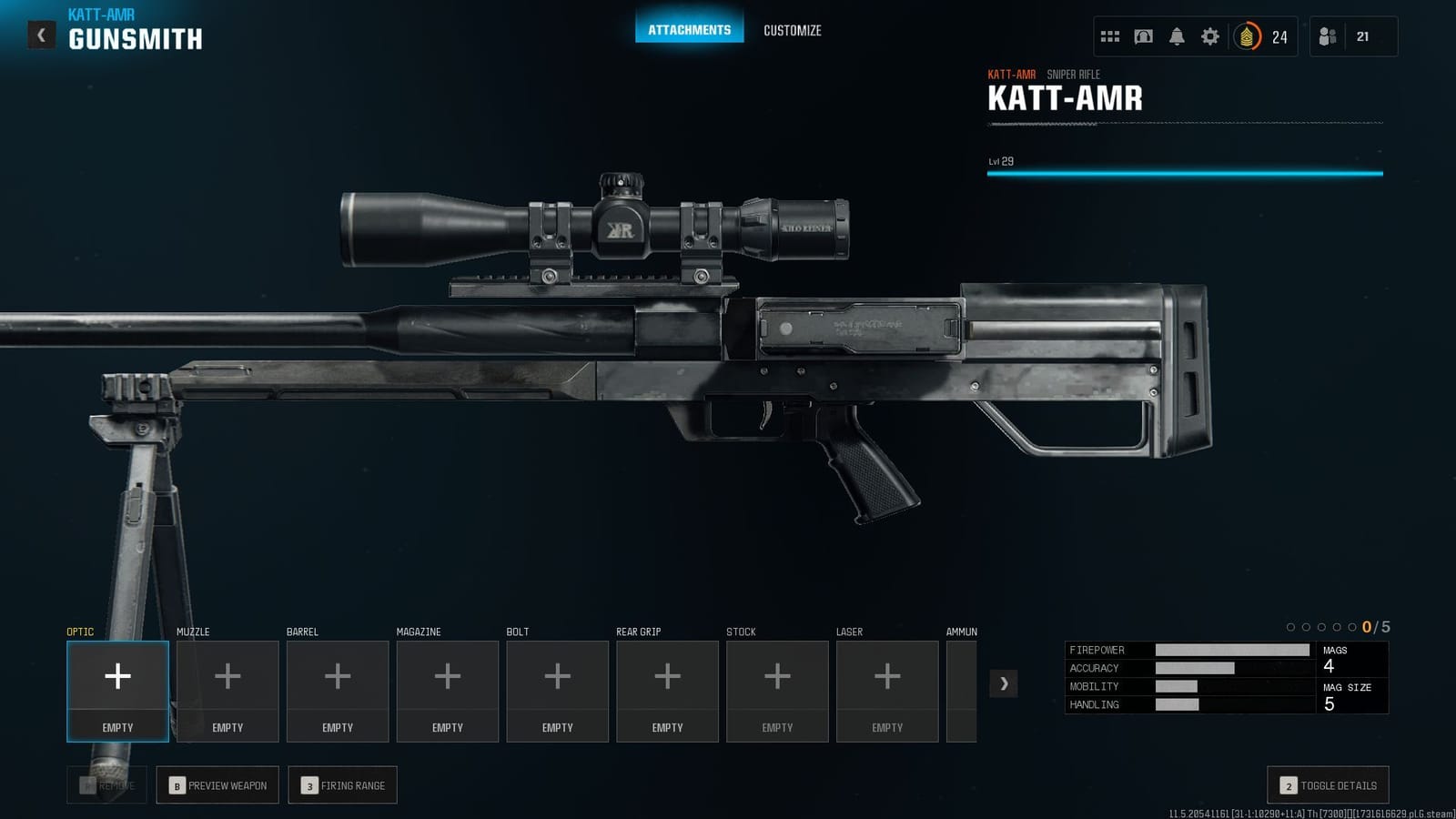This screenshot has height=819, width=1456.
Task: Open the main menu grid icon
Action: coord(1109,35)
